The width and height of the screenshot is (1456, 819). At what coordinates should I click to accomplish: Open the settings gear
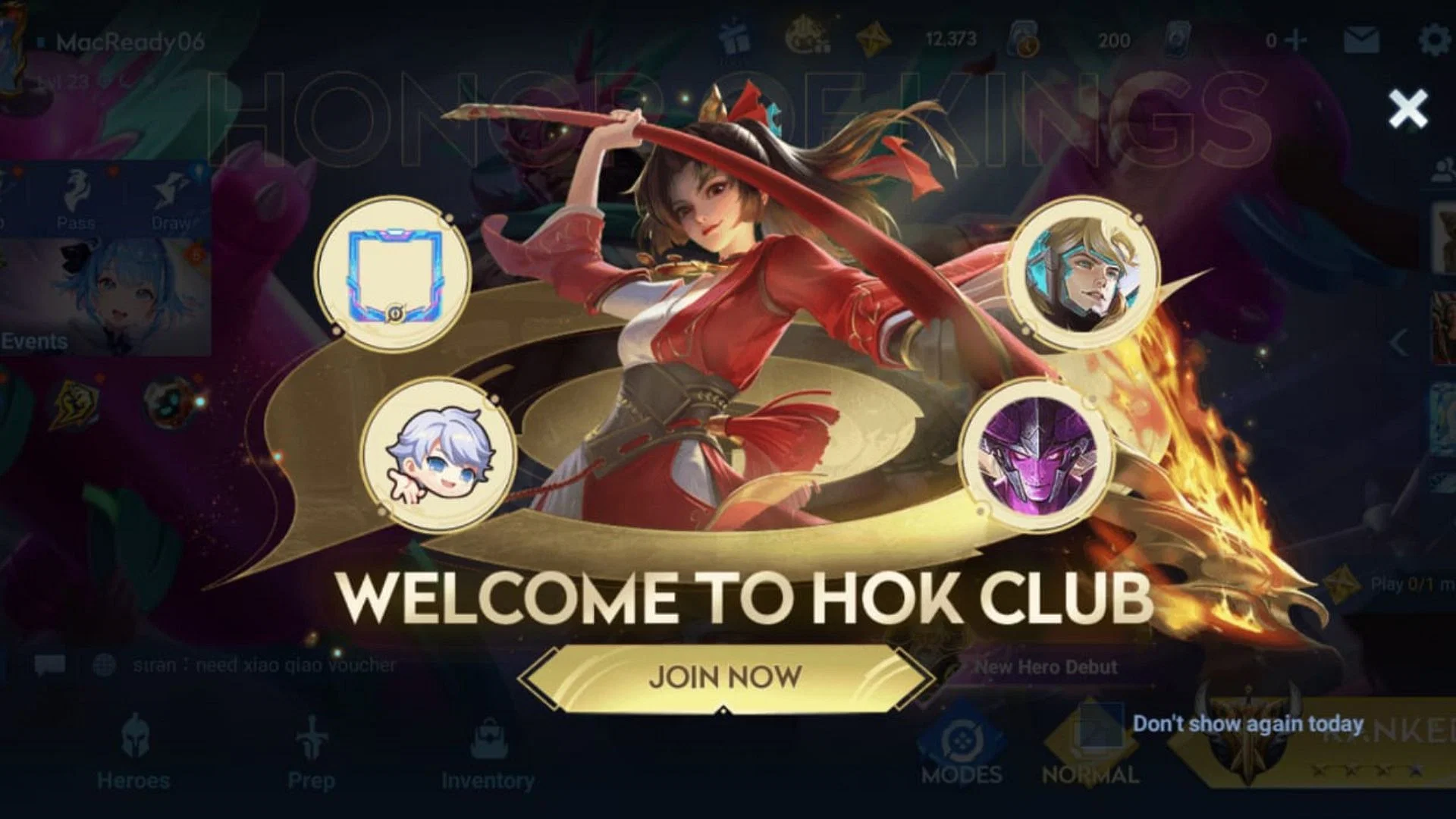(1433, 39)
